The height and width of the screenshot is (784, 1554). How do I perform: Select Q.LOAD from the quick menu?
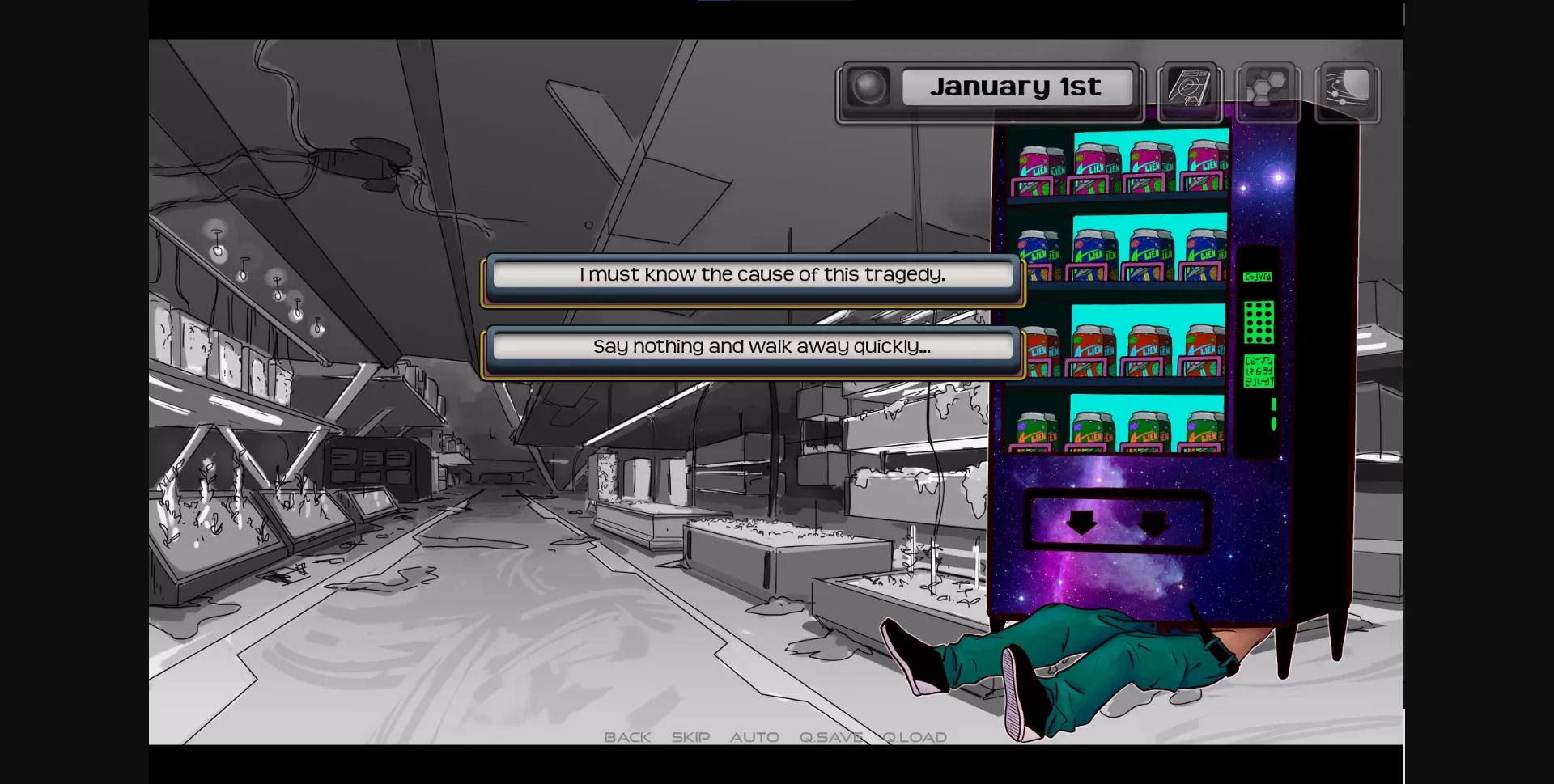tap(915, 737)
